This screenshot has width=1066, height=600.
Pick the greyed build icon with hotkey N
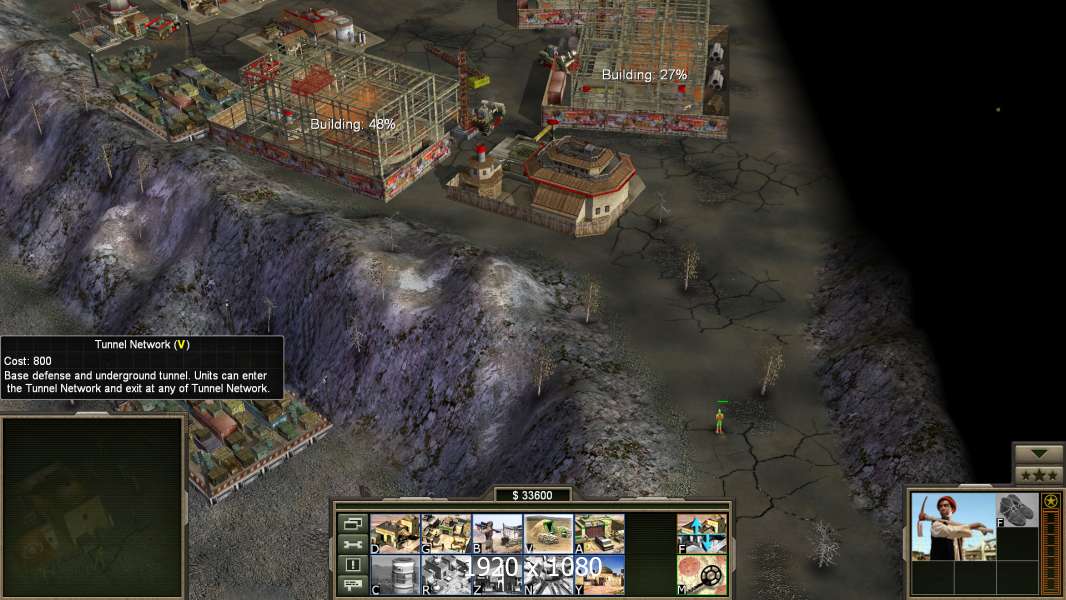[548, 575]
